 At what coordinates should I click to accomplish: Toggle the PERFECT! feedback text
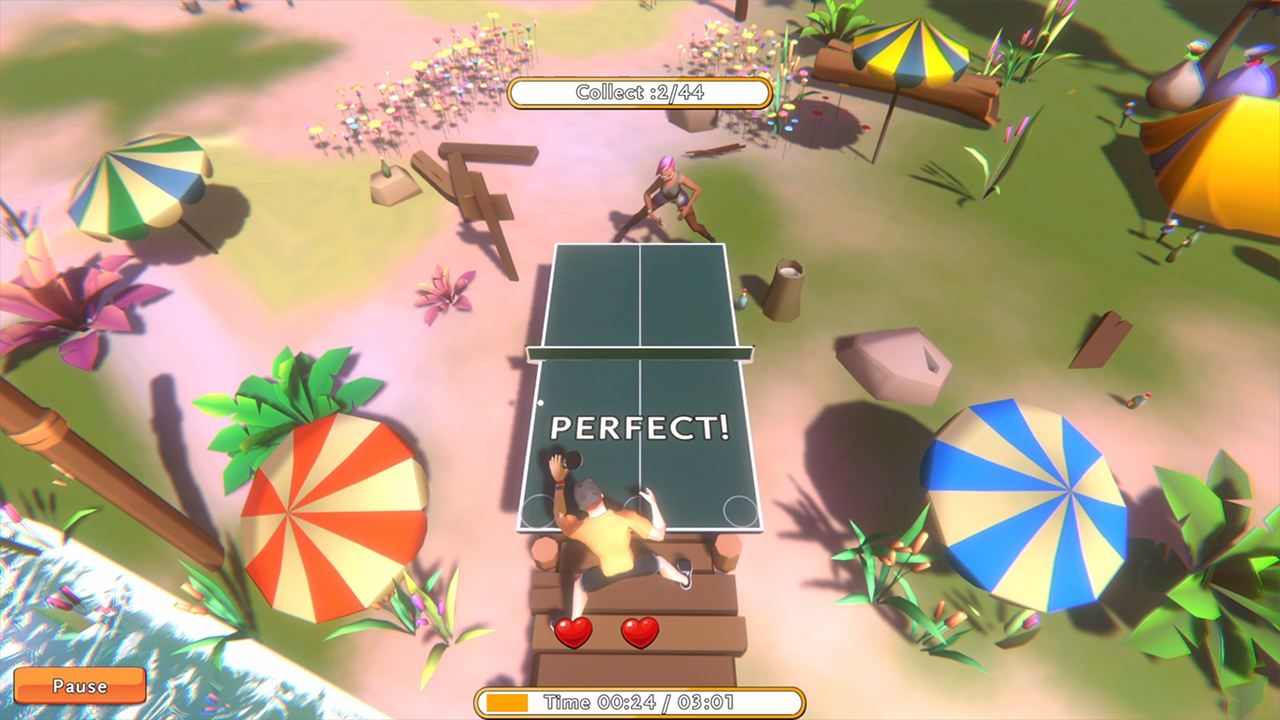point(641,429)
